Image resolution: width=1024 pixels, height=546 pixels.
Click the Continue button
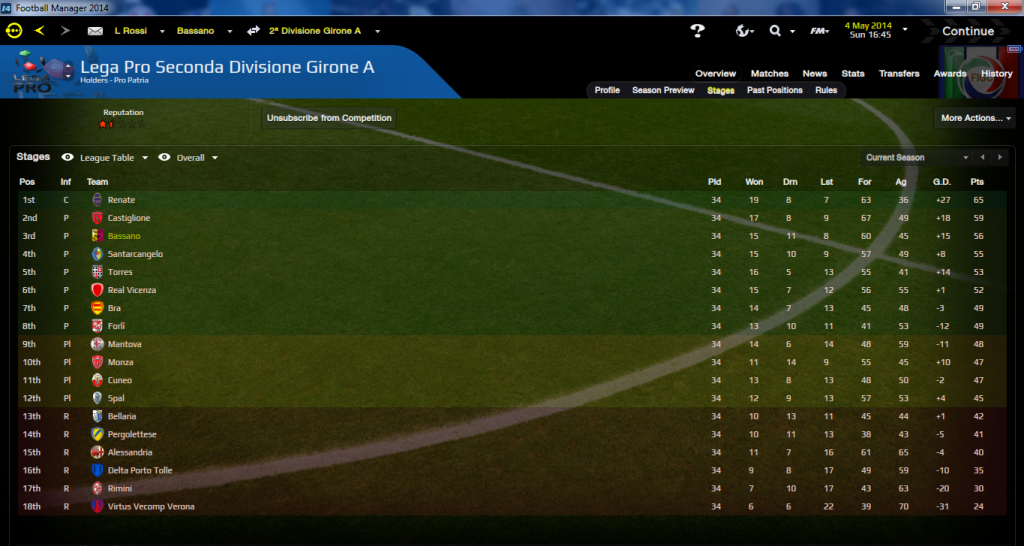tap(967, 31)
